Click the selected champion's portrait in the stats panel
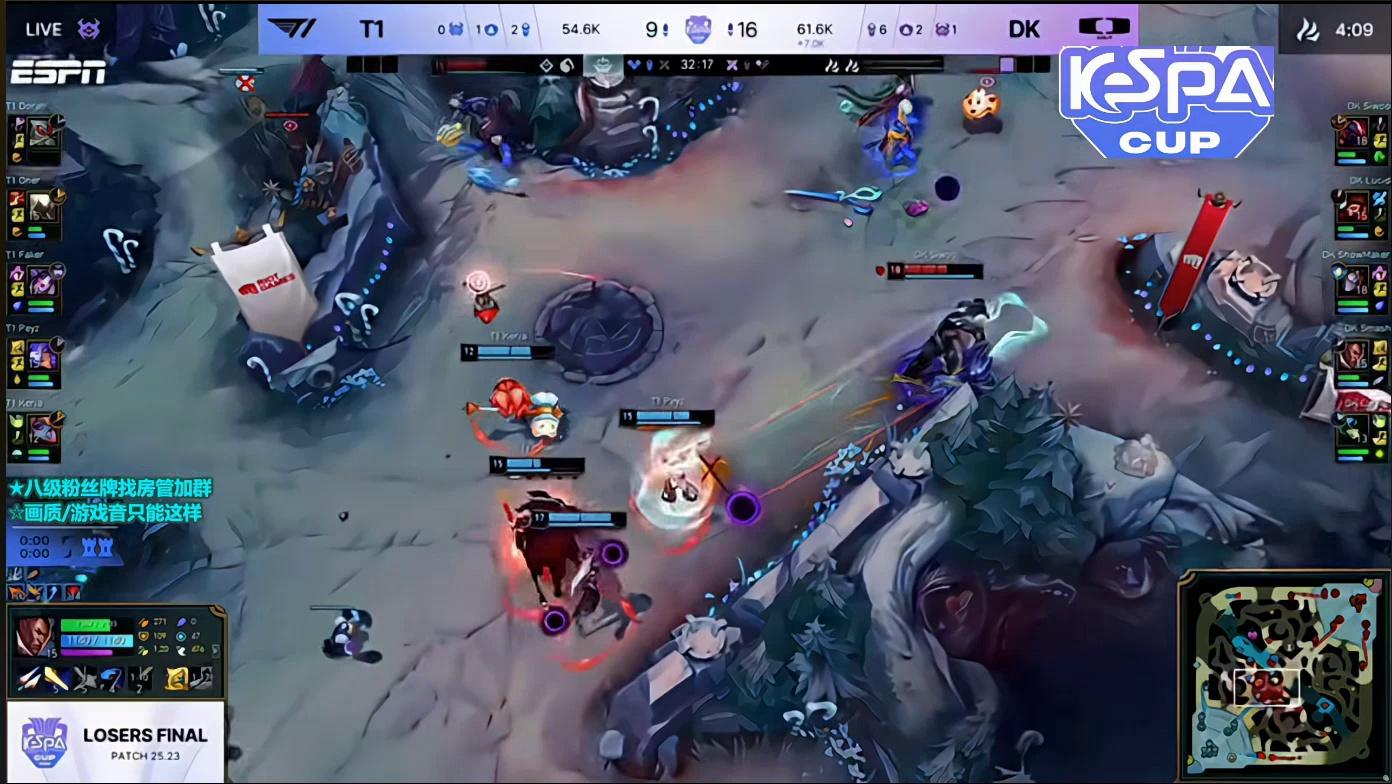 (x=35, y=637)
